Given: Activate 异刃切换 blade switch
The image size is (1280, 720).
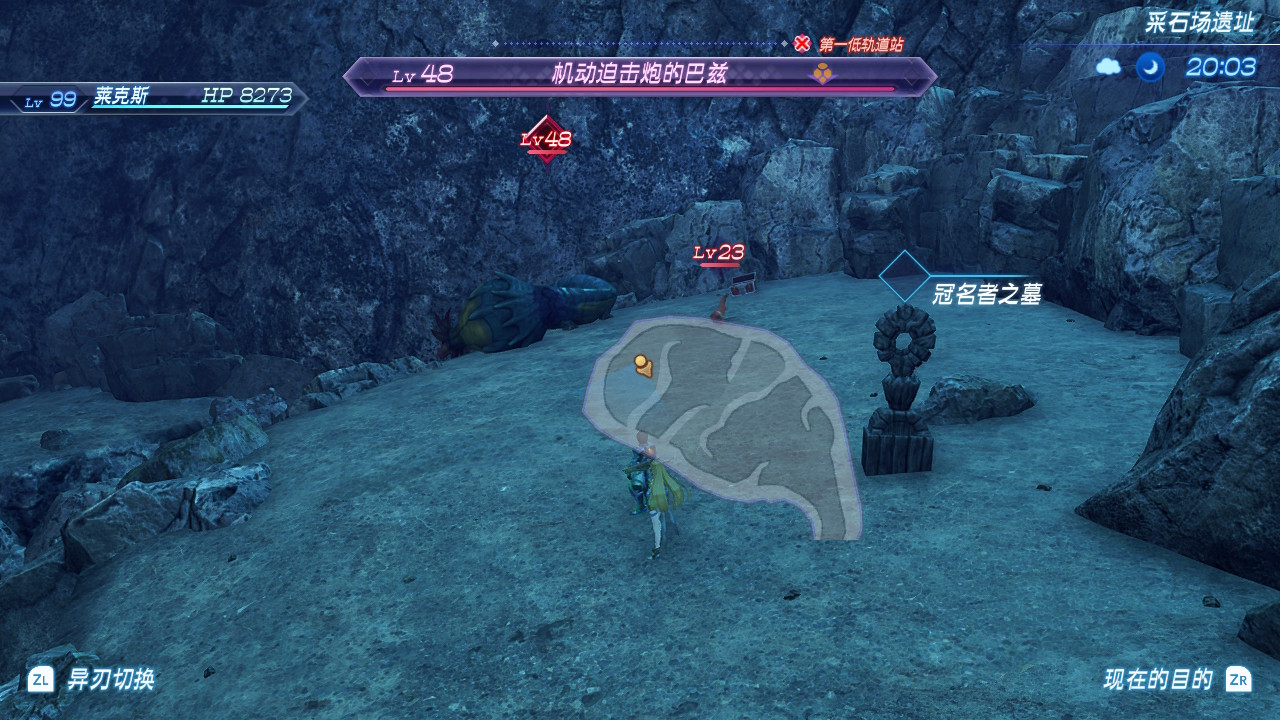Looking at the screenshot, I should (x=91, y=680).
